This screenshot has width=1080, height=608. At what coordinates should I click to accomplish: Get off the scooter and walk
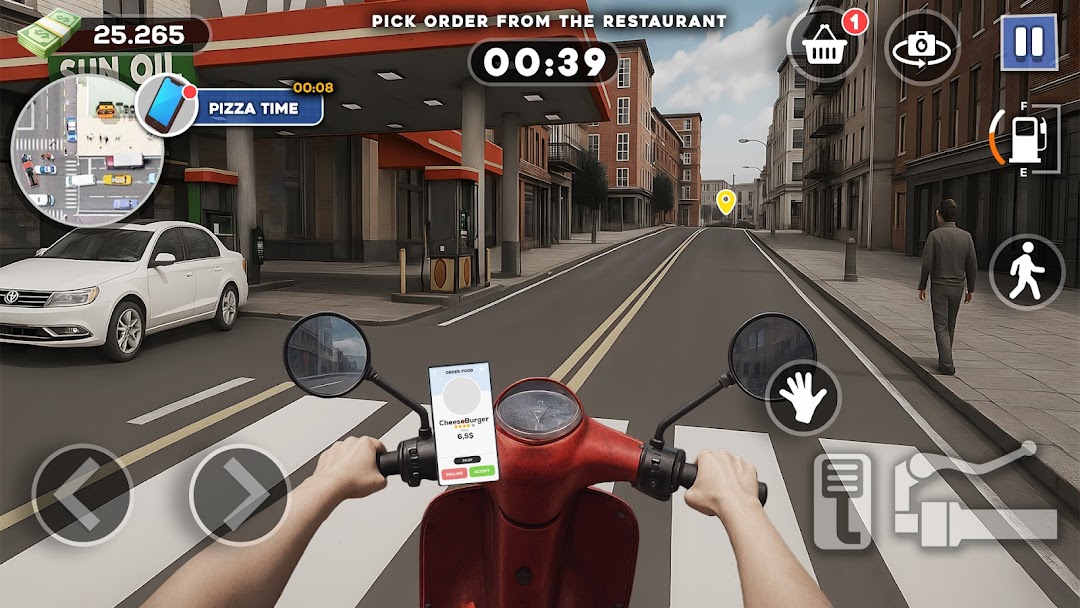[x=1027, y=272]
